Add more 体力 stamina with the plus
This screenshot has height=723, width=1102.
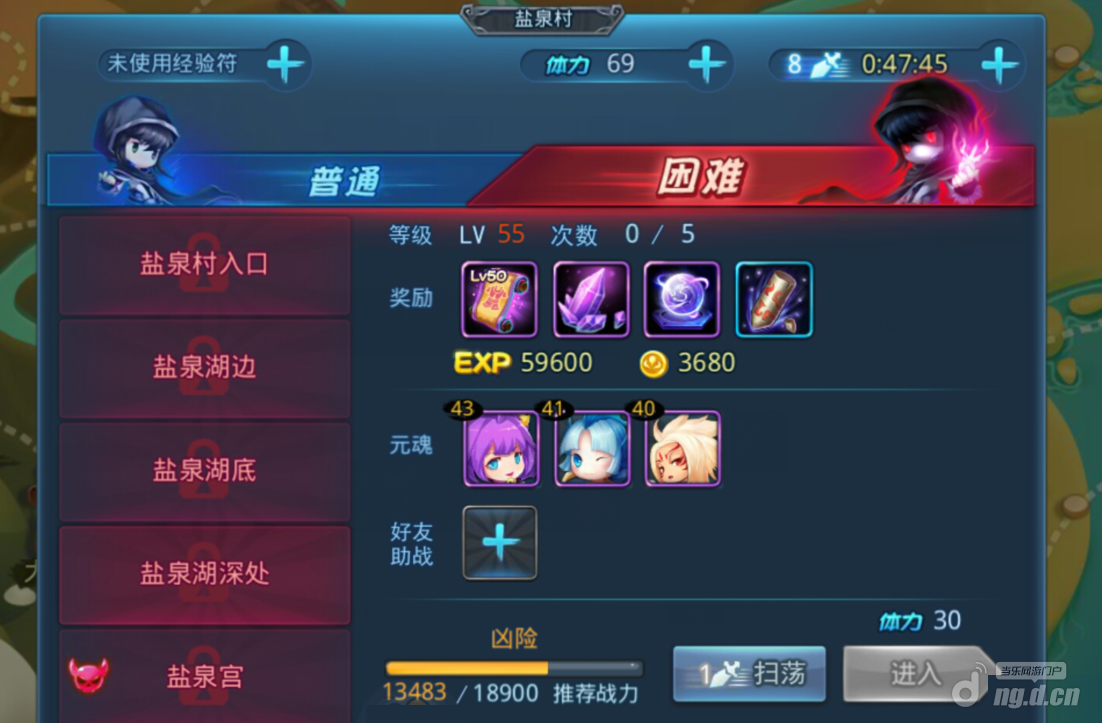707,64
